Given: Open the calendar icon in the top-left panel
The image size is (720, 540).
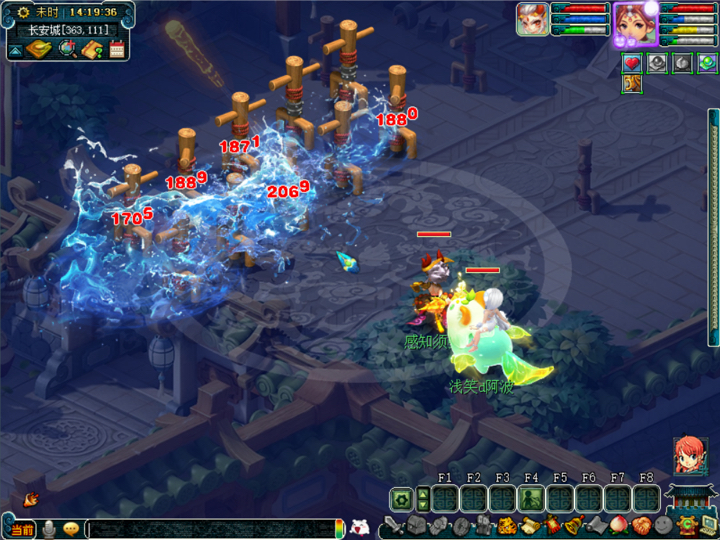Looking at the screenshot, I should [117, 49].
